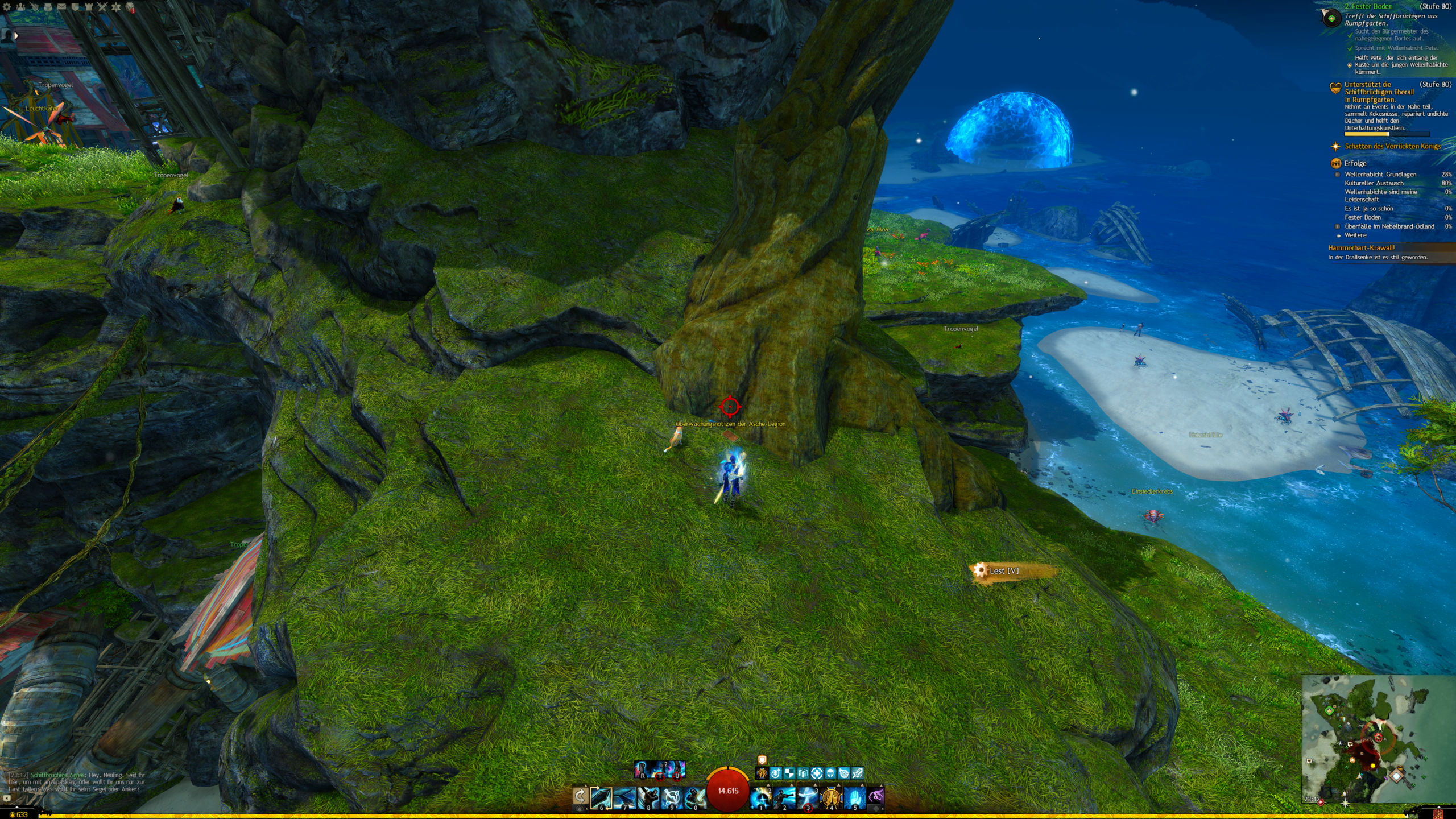Open the guild panel shield icon
The width and height of the screenshot is (1456, 819).
pyautogui.click(x=75, y=7)
